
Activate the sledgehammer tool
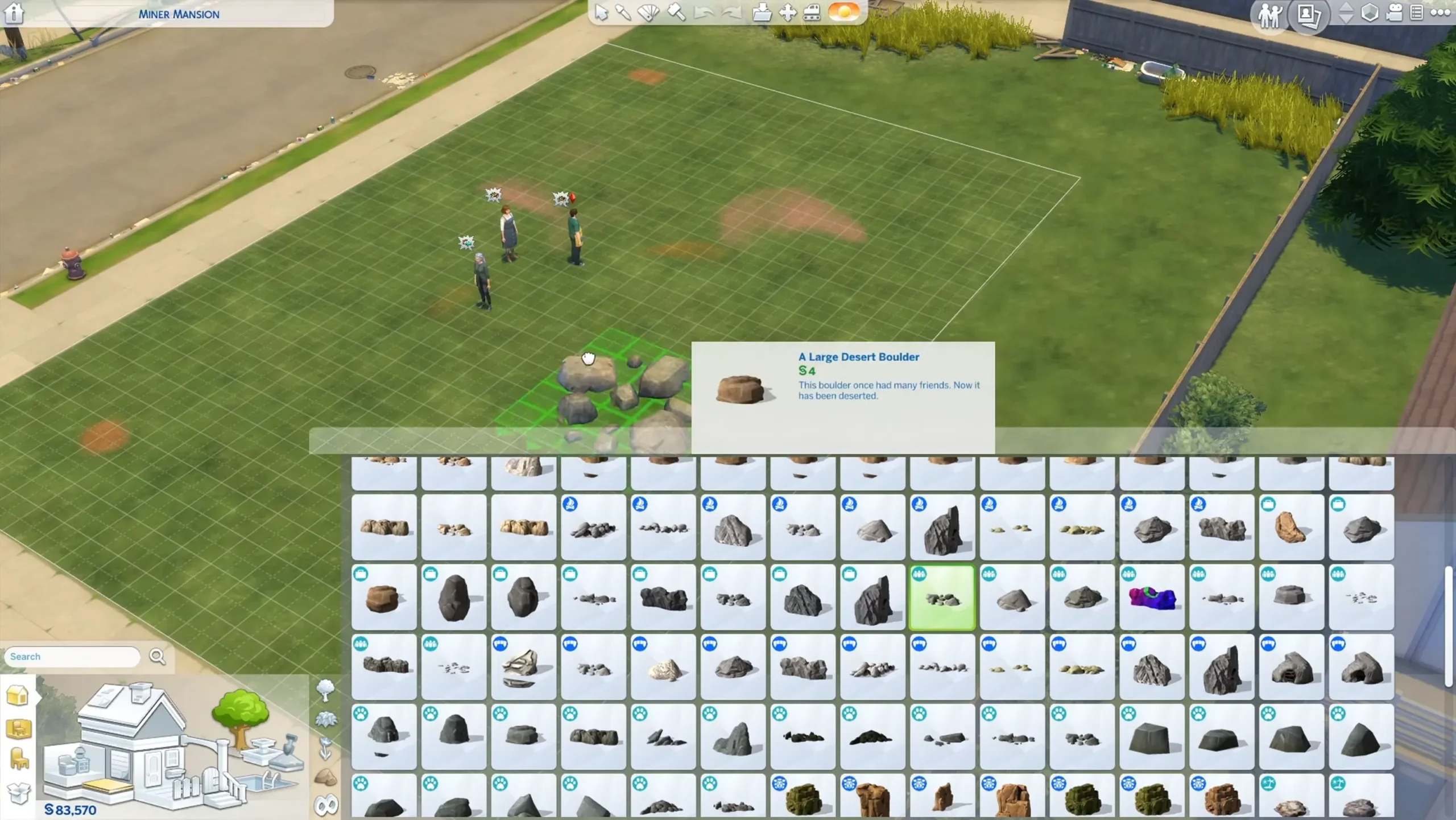pyautogui.click(x=676, y=13)
